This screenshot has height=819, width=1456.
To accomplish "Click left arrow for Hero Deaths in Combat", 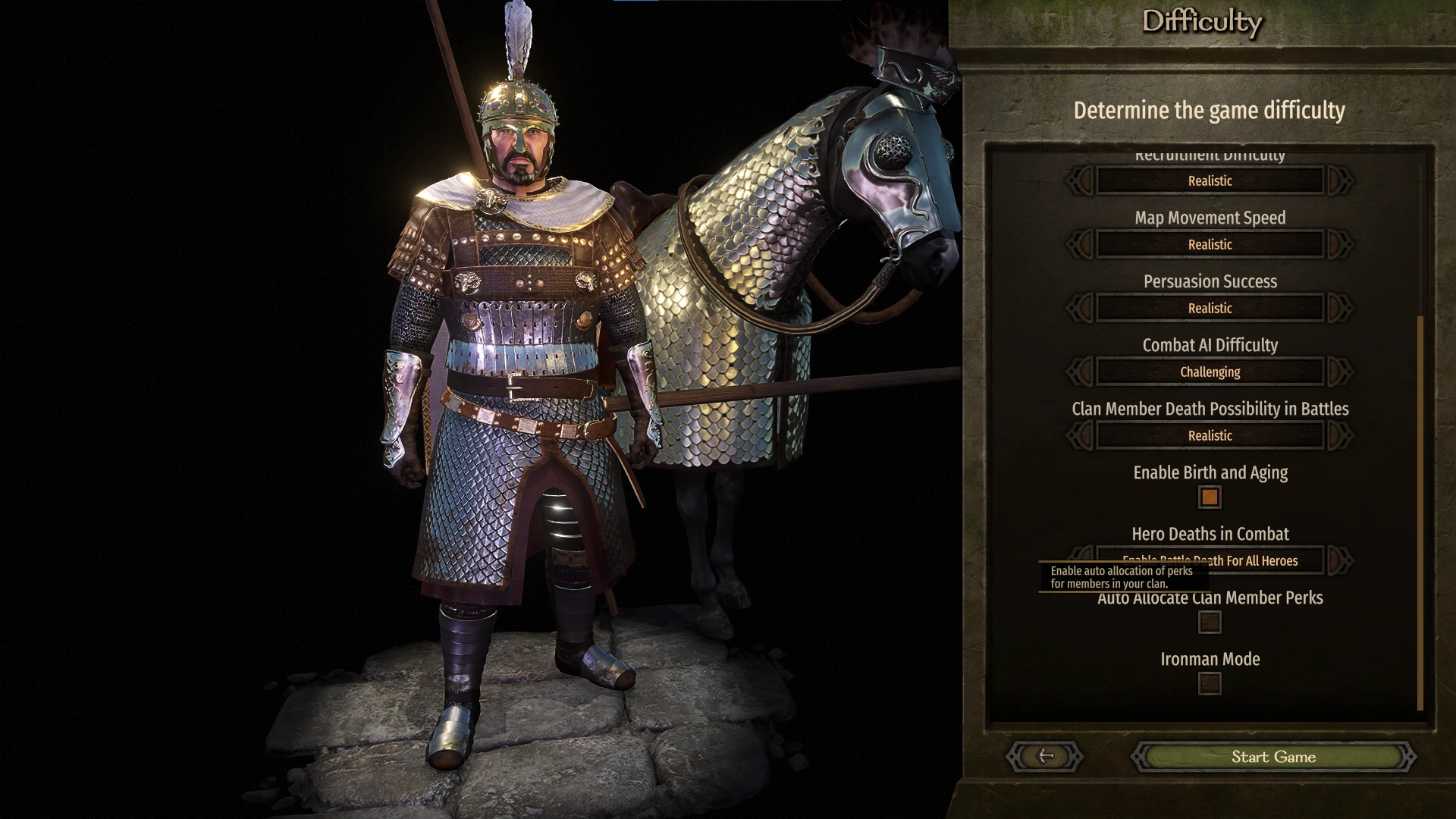I will coord(1080,561).
